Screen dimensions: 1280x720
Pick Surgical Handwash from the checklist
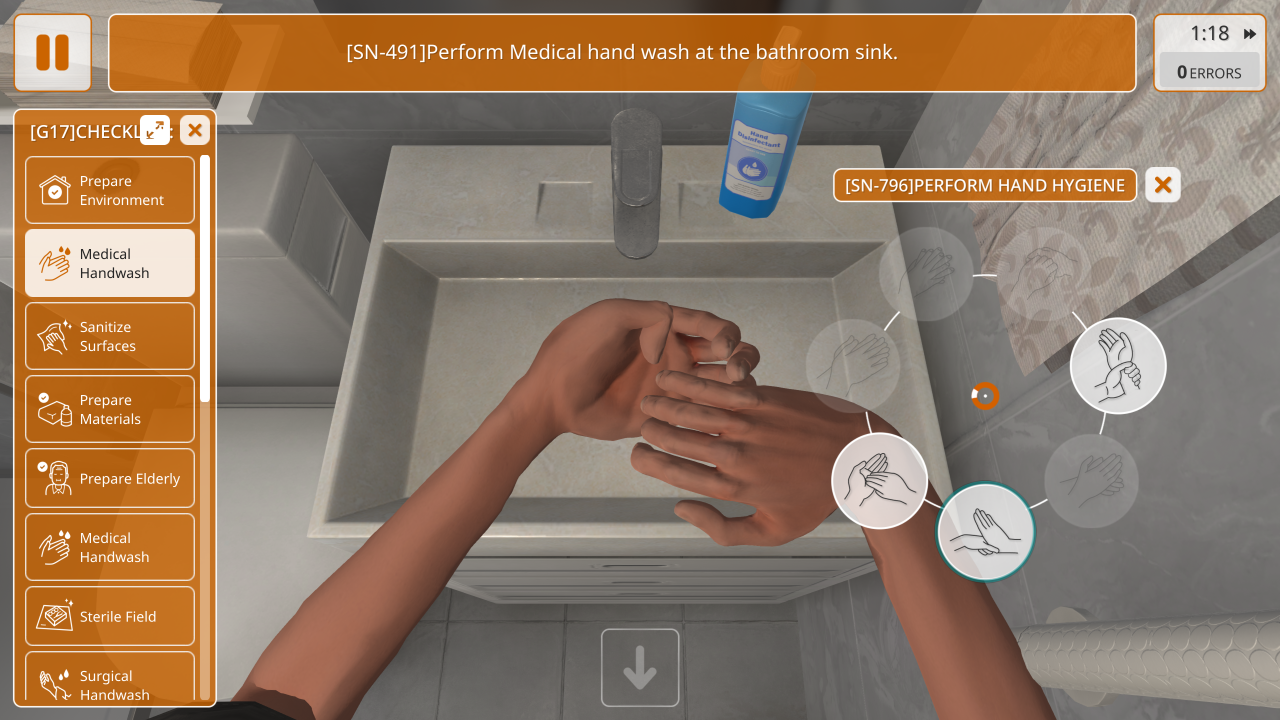coord(110,684)
